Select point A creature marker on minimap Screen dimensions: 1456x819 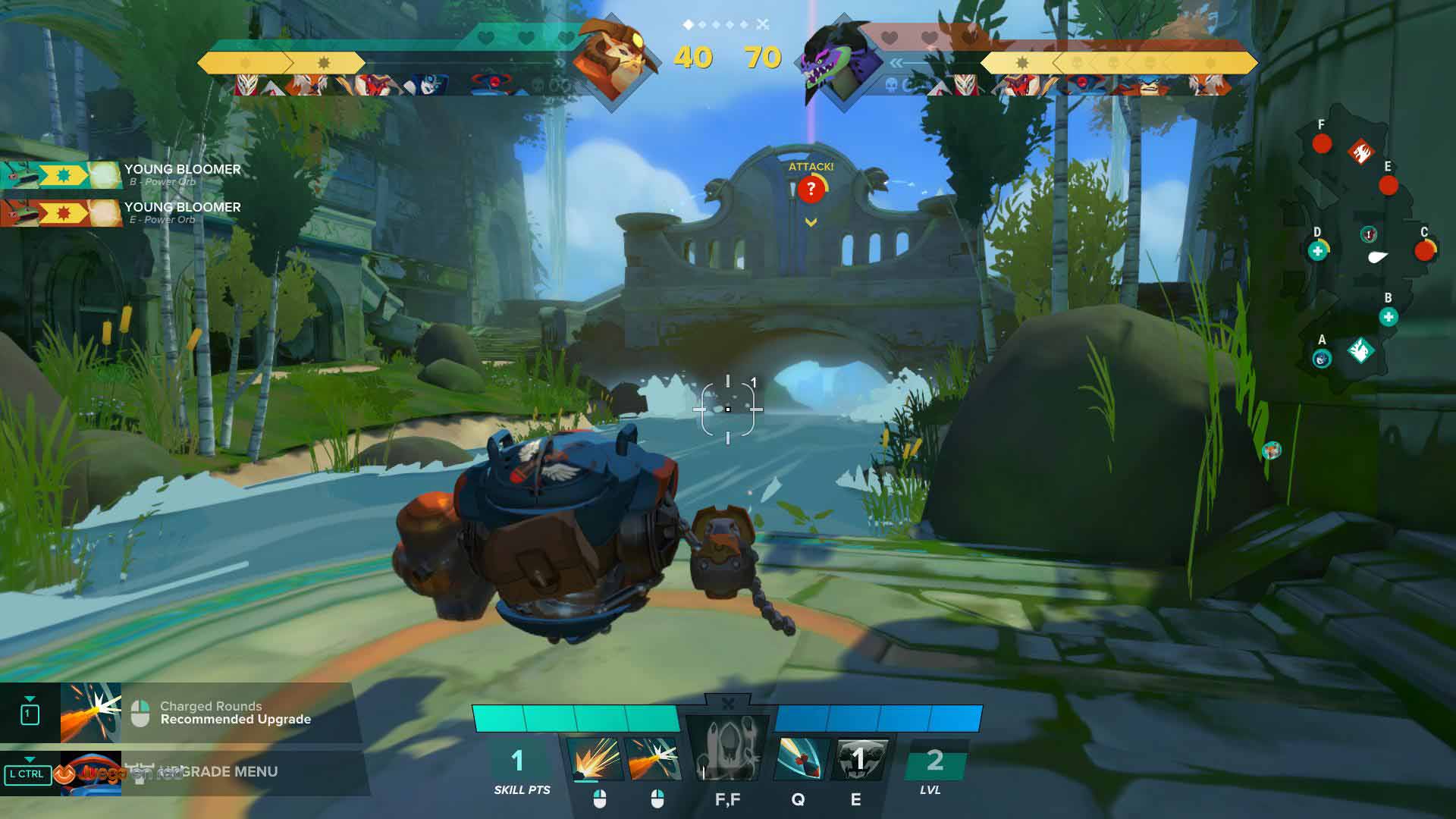[1322, 359]
